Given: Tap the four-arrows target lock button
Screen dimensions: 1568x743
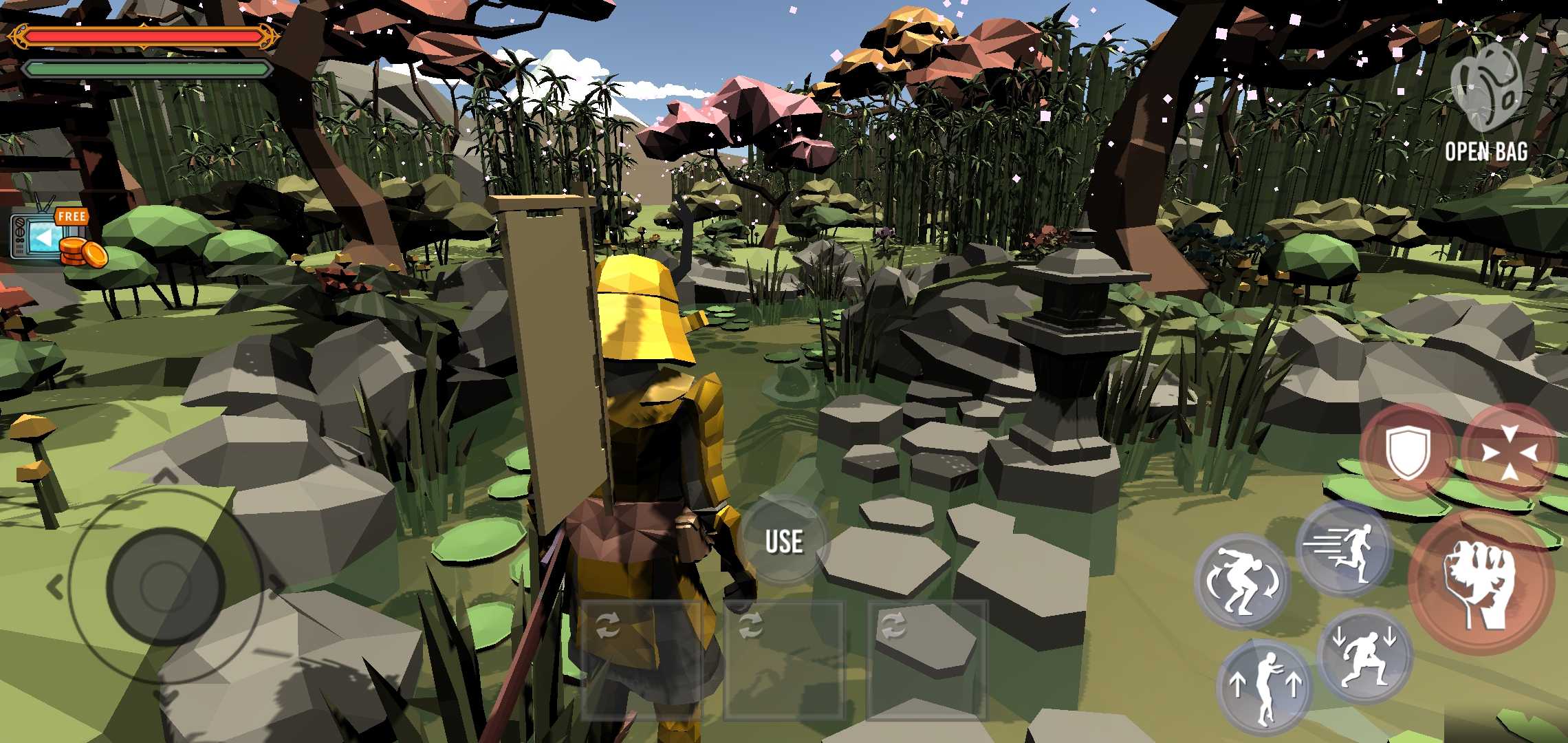Looking at the screenshot, I should pyautogui.click(x=1509, y=452).
